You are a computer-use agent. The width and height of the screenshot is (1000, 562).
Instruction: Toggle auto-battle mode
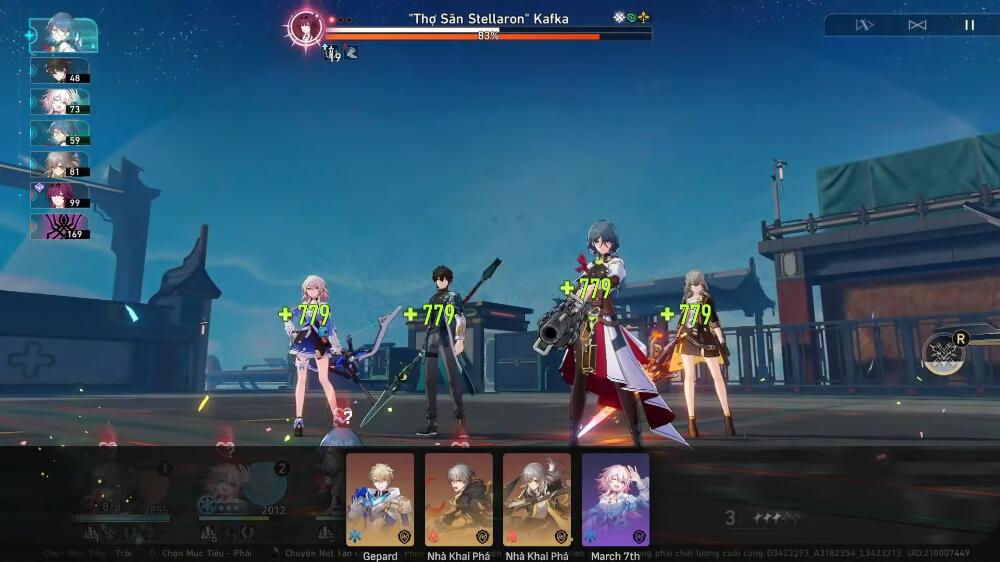(917, 25)
